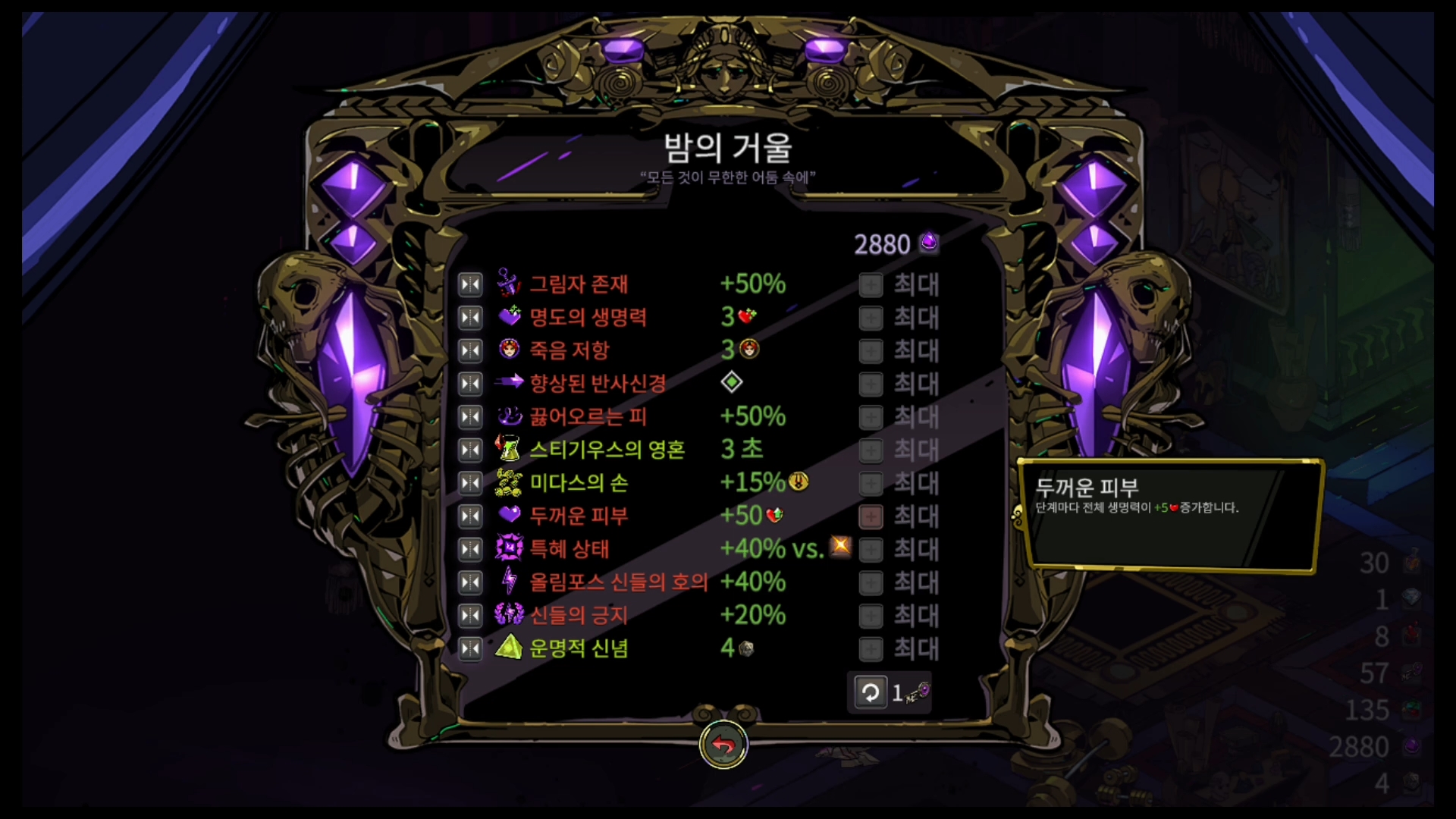This screenshot has height=819, width=1456.
Task: Select the 끓어오르는 피 talent icon
Action: 509,416
